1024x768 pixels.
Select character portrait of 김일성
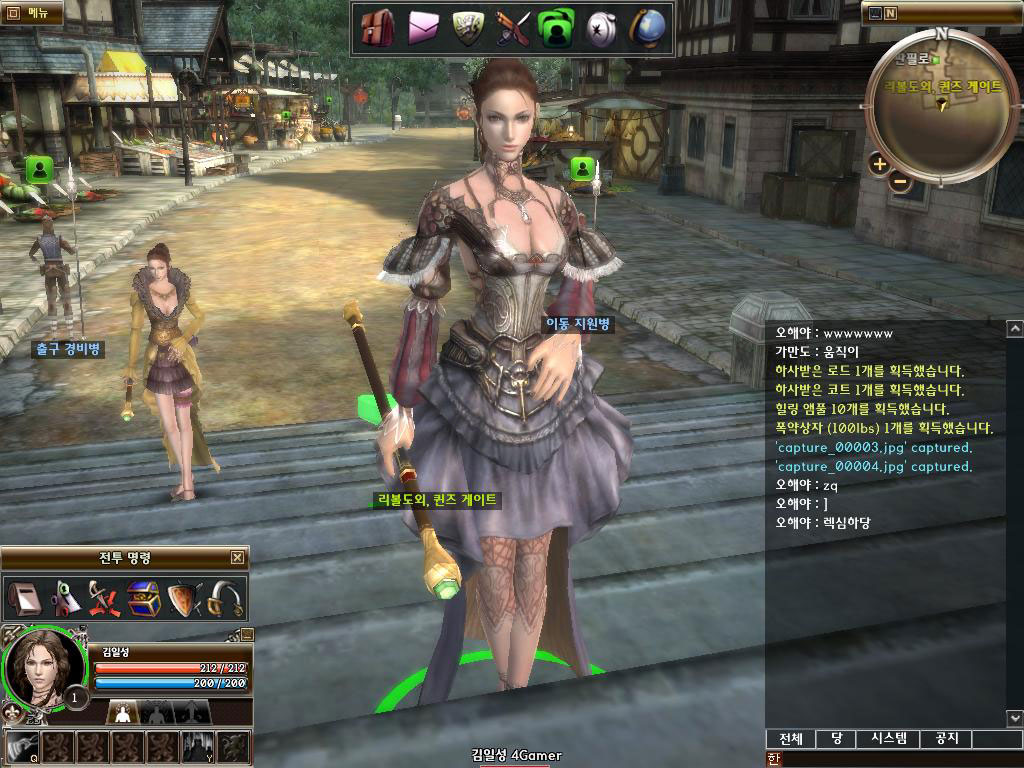click(x=42, y=666)
